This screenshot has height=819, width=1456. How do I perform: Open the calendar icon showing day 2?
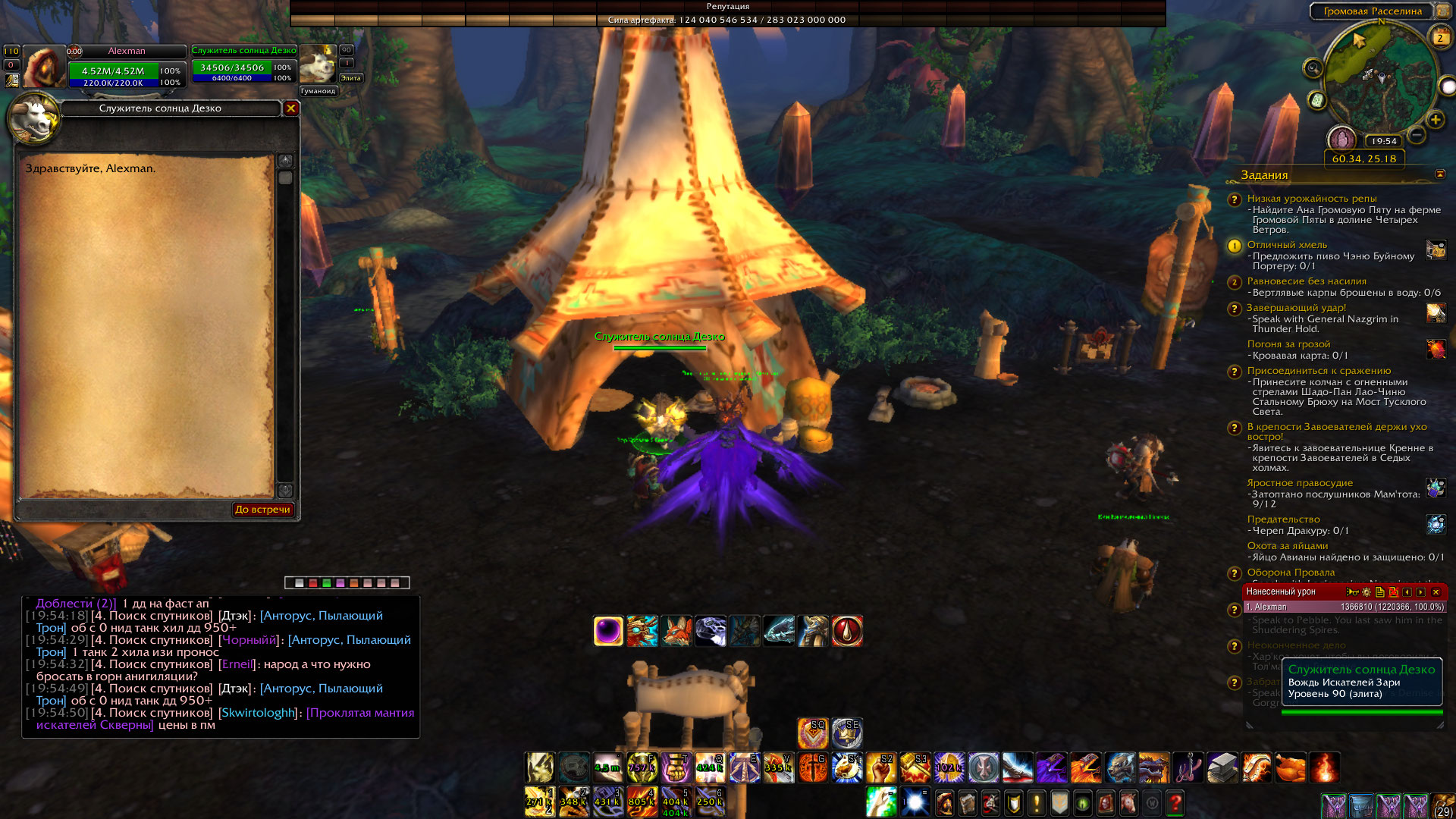(x=1439, y=37)
